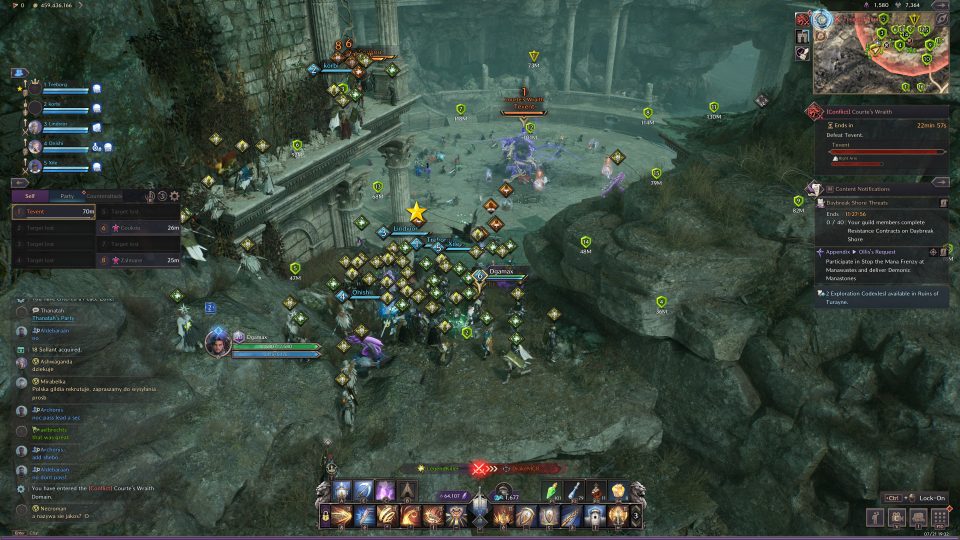Screen dimensions: 960x540
Task: Switch to the Party target tab
Action: pos(66,196)
